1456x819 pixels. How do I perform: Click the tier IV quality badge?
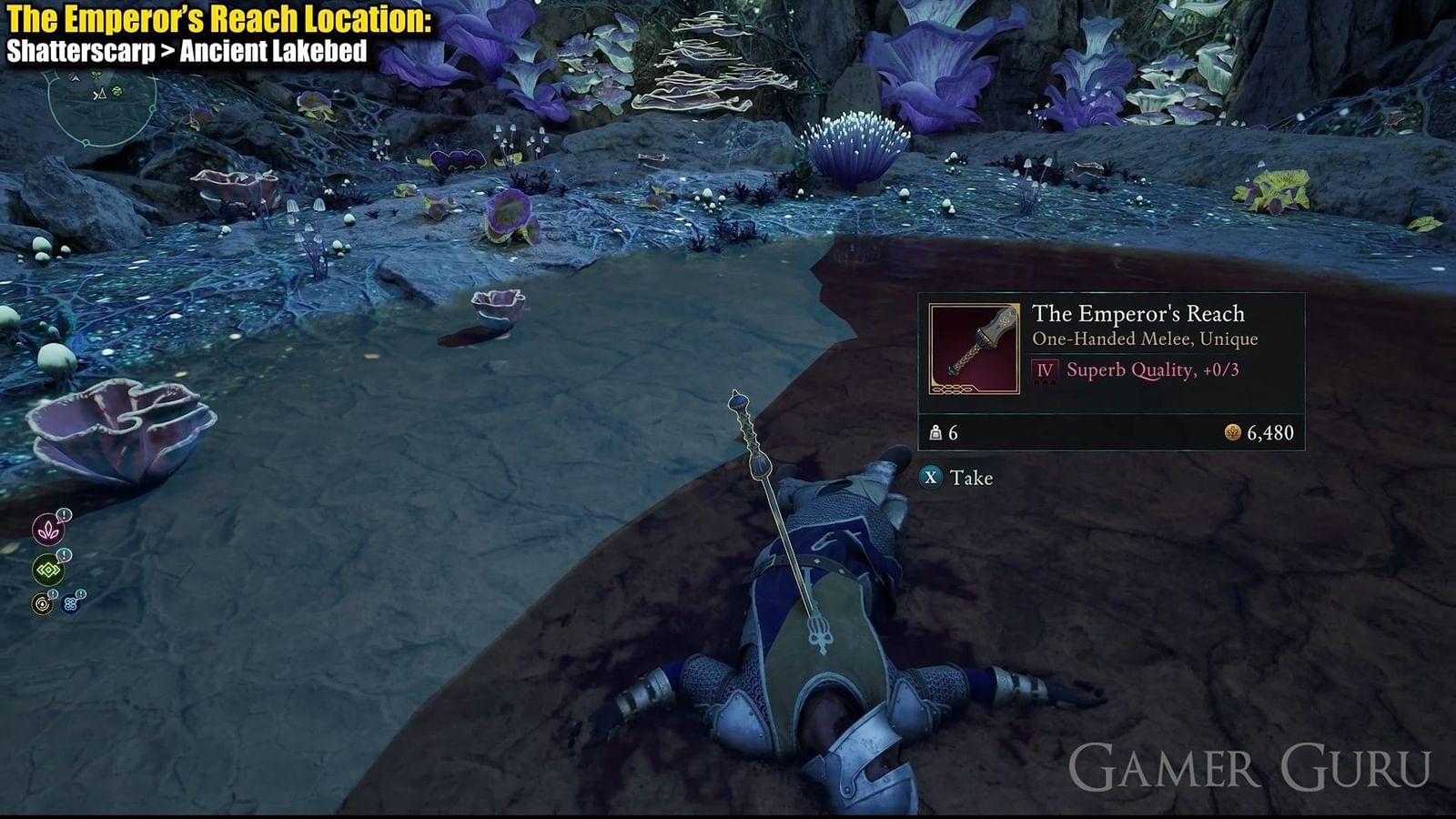click(1045, 370)
